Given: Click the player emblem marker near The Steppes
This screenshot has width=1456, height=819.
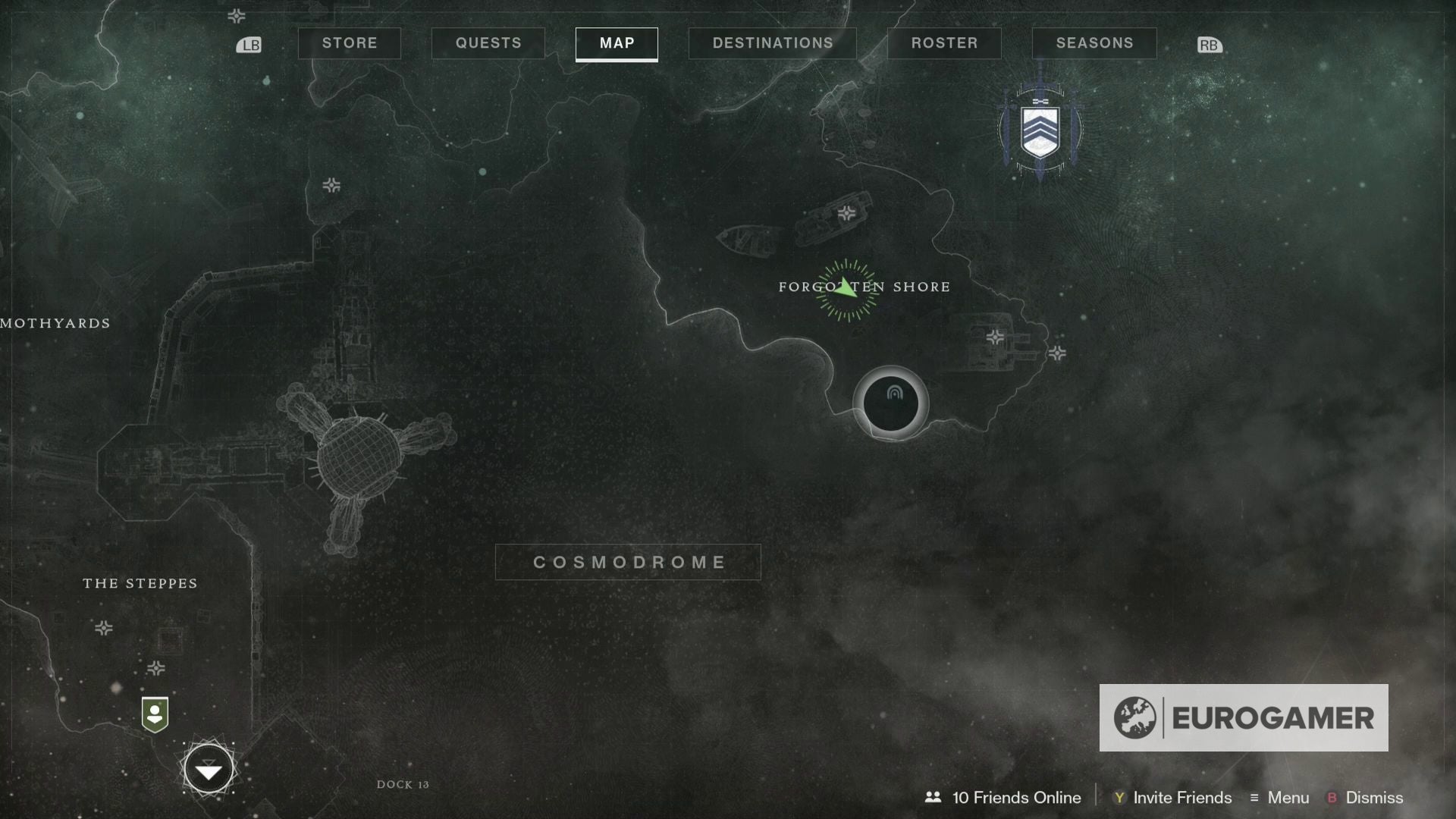Looking at the screenshot, I should (155, 713).
